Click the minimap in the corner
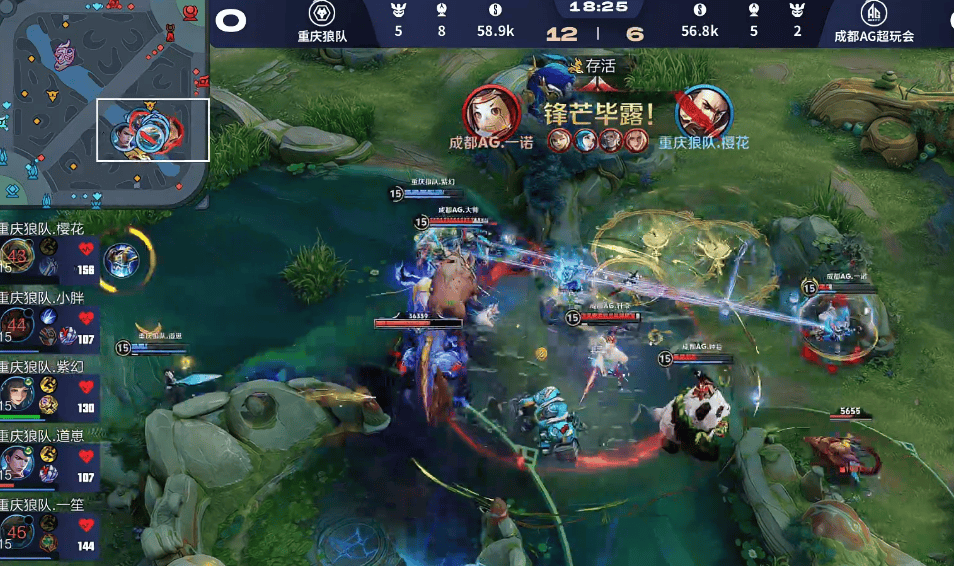The width and height of the screenshot is (954, 566). pyautogui.click(x=103, y=100)
